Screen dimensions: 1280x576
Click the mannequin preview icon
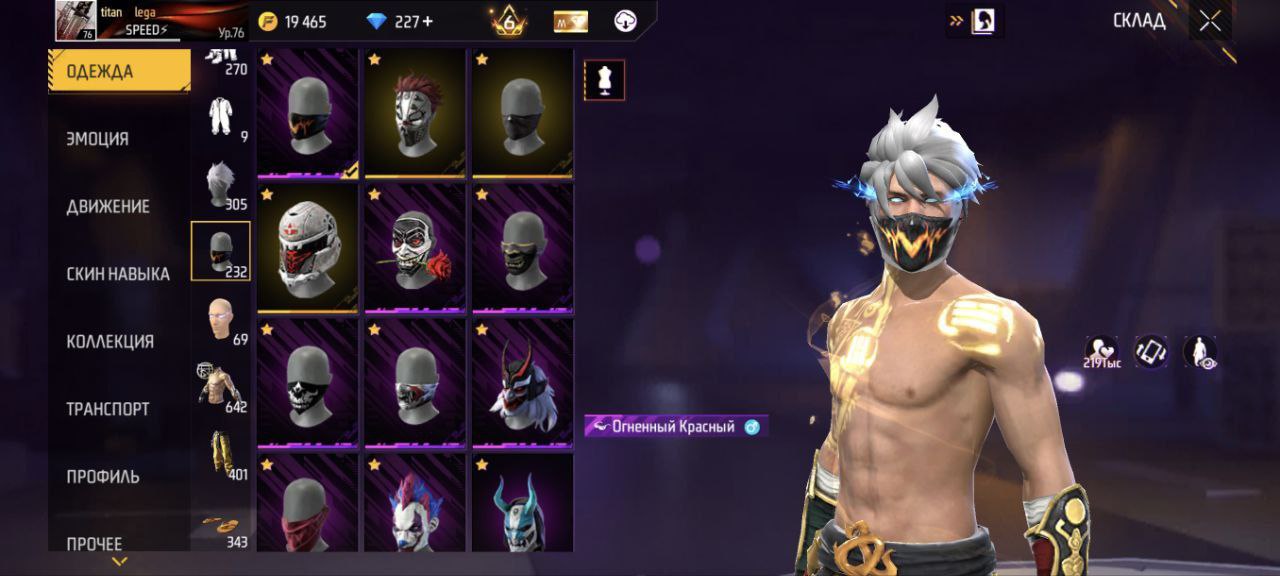tap(604, 80)
